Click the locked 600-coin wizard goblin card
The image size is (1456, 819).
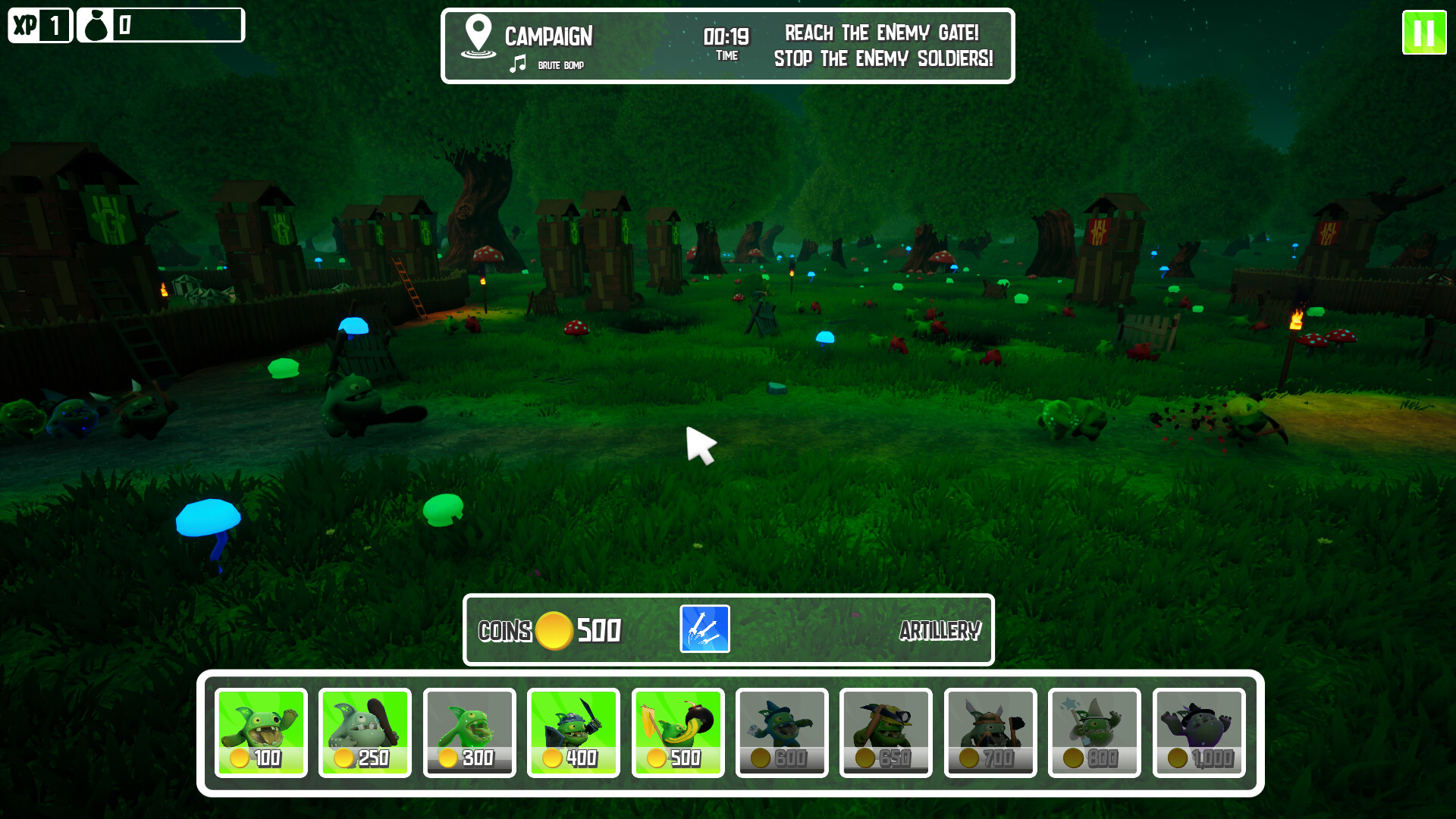pyautogui.click(x=782, y=731)
